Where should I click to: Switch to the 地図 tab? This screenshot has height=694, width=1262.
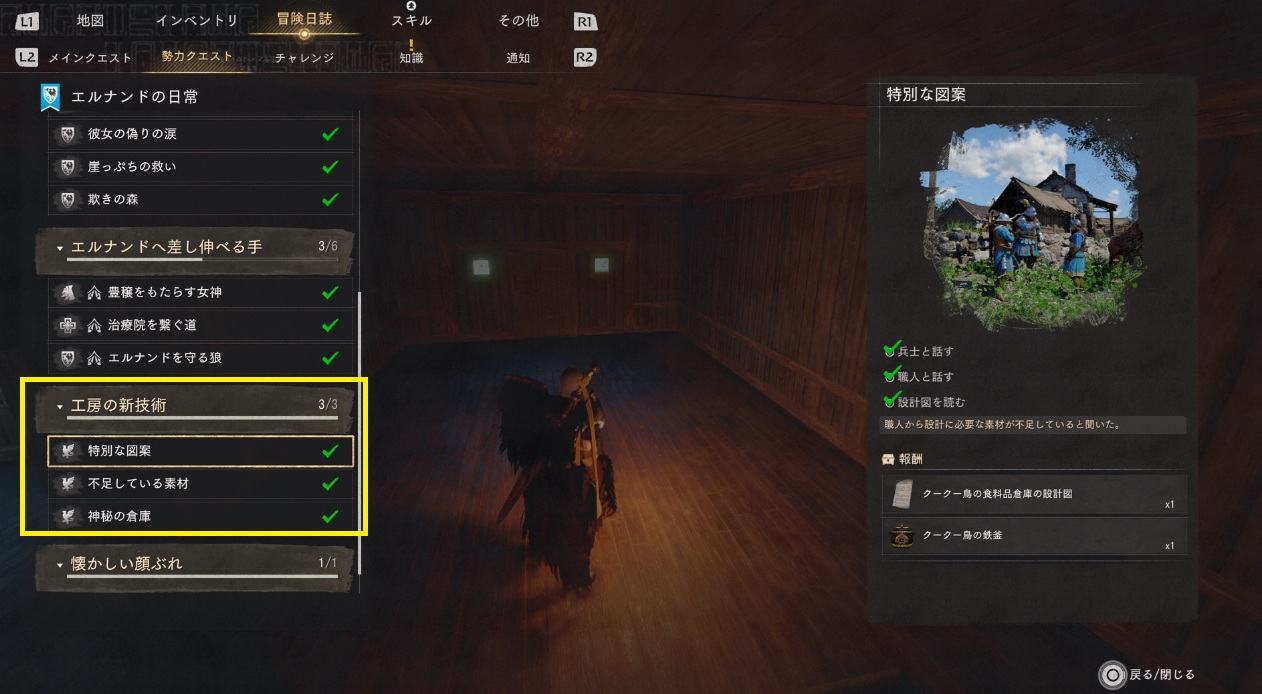pos(90,21)
